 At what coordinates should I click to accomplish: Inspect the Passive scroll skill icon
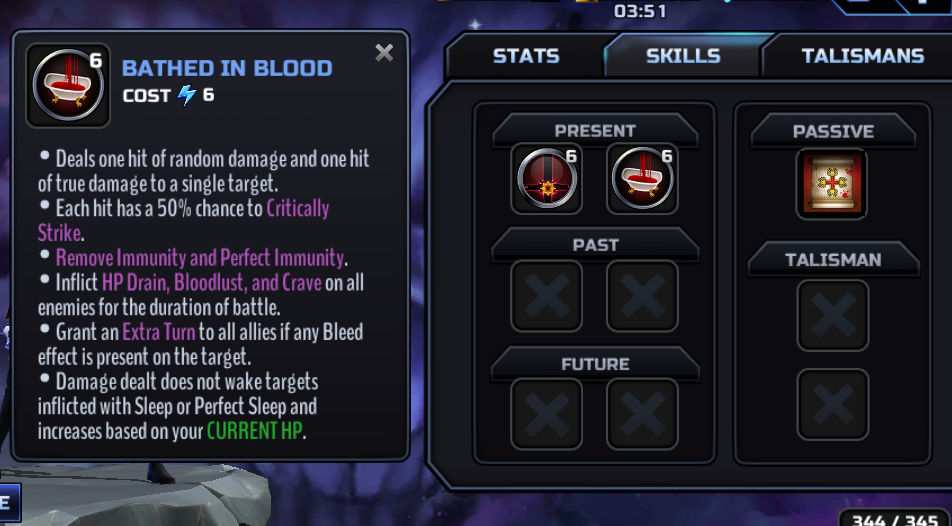point(832,184)
